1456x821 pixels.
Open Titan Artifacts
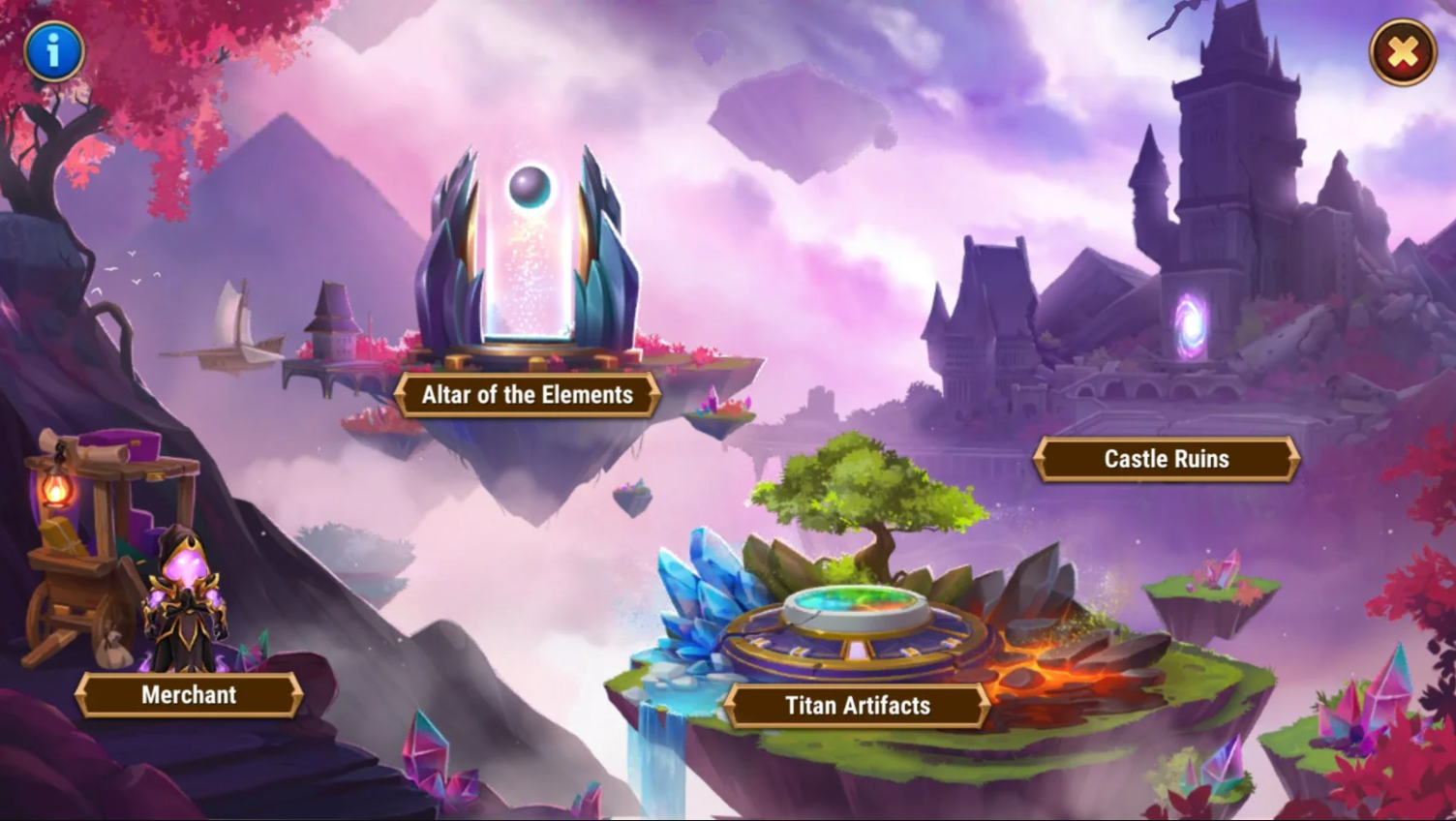click(858, 705)
